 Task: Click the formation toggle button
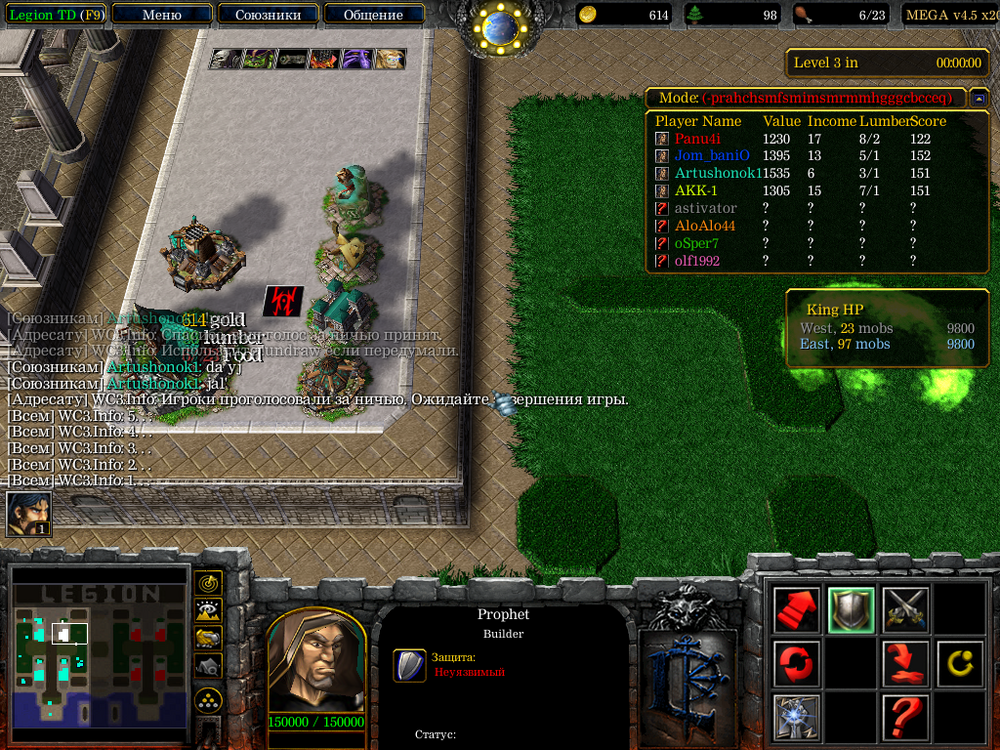pyautogui.click(x=208, y=699)
